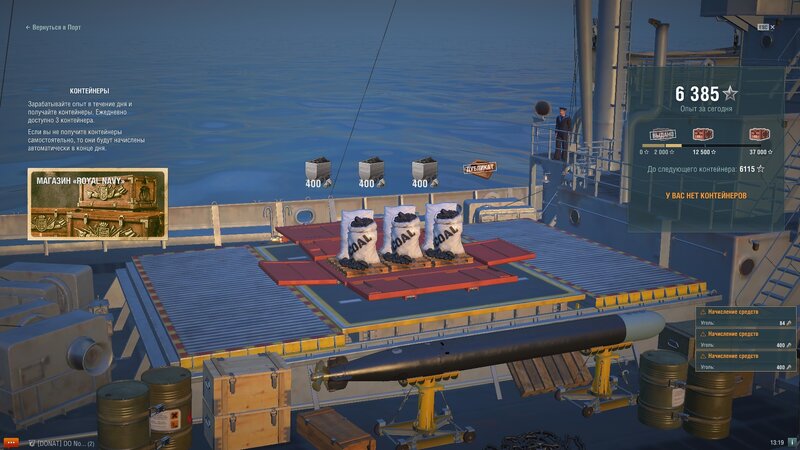Open the Royal Navy shop banner
800x450 pixels.
coord(97,203)
